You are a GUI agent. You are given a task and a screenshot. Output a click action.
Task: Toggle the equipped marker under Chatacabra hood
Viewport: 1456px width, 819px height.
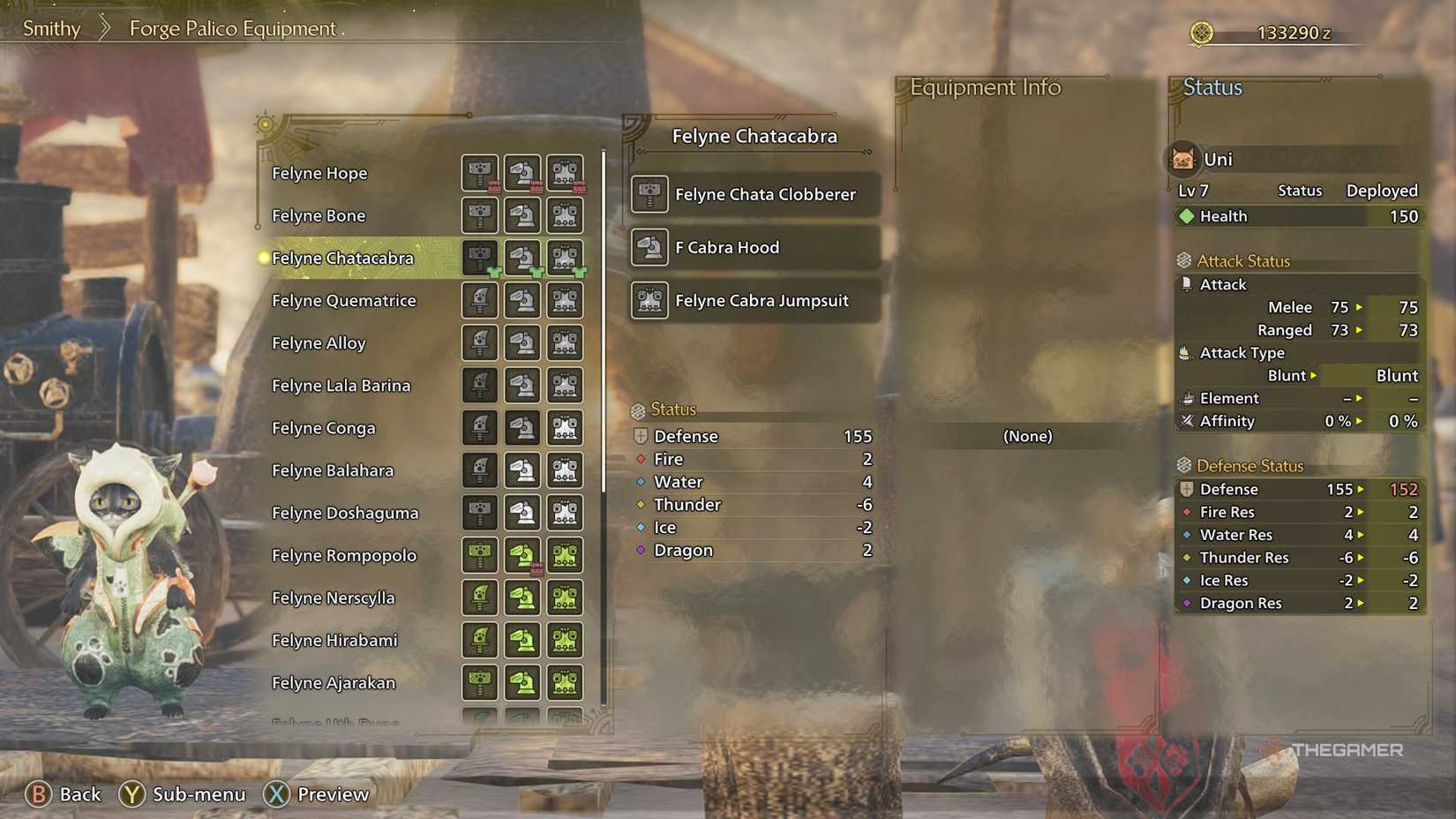pos(537,274)
